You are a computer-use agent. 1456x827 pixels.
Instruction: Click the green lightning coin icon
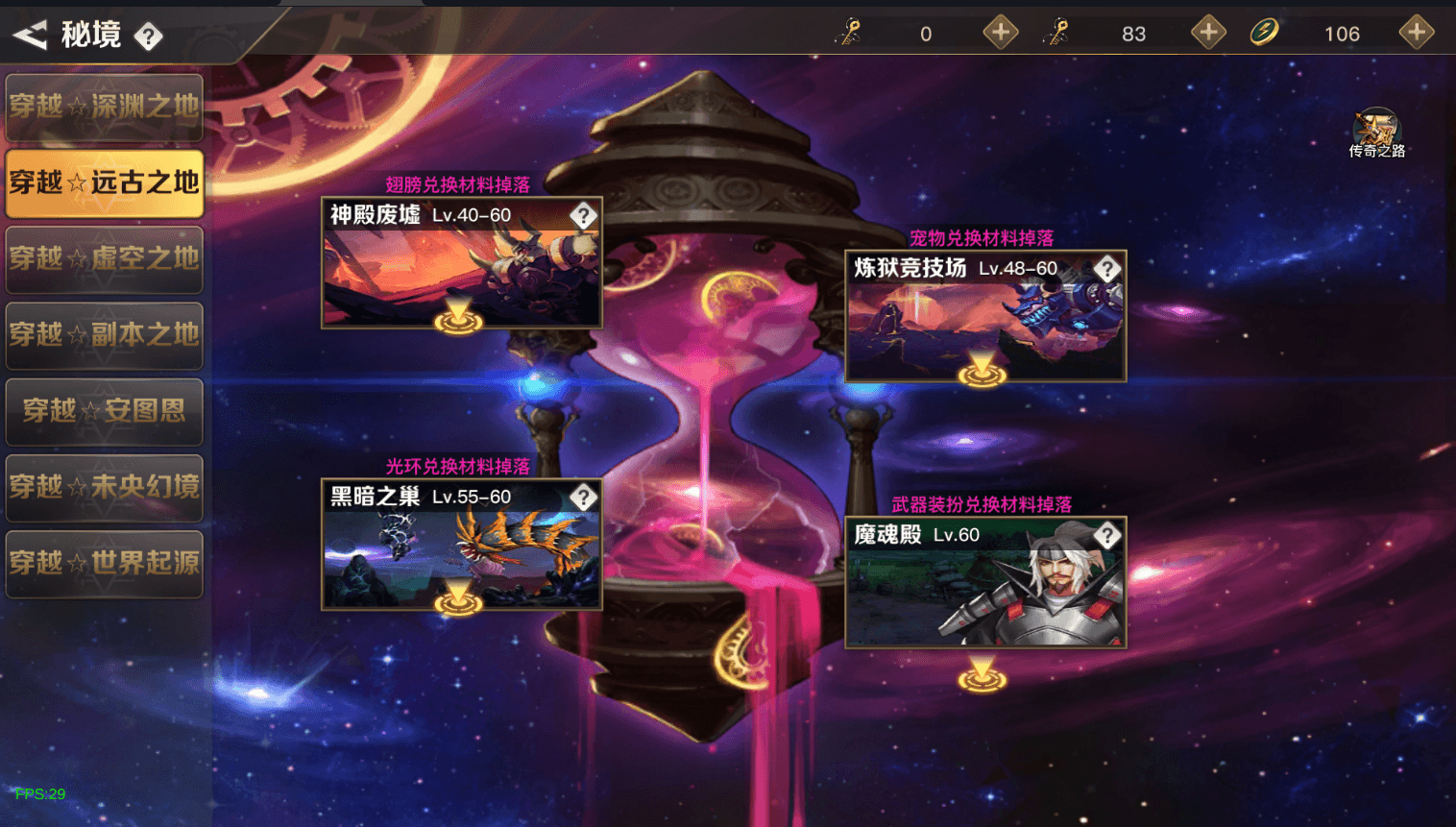coord(1266,32)
